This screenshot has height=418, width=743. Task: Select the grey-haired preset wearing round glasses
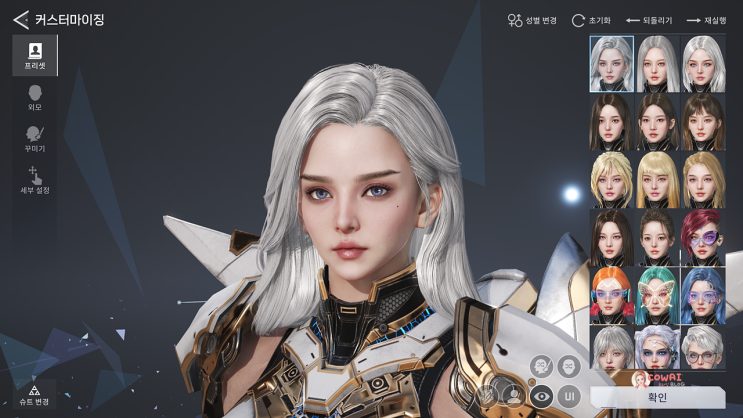pos(703,348)
